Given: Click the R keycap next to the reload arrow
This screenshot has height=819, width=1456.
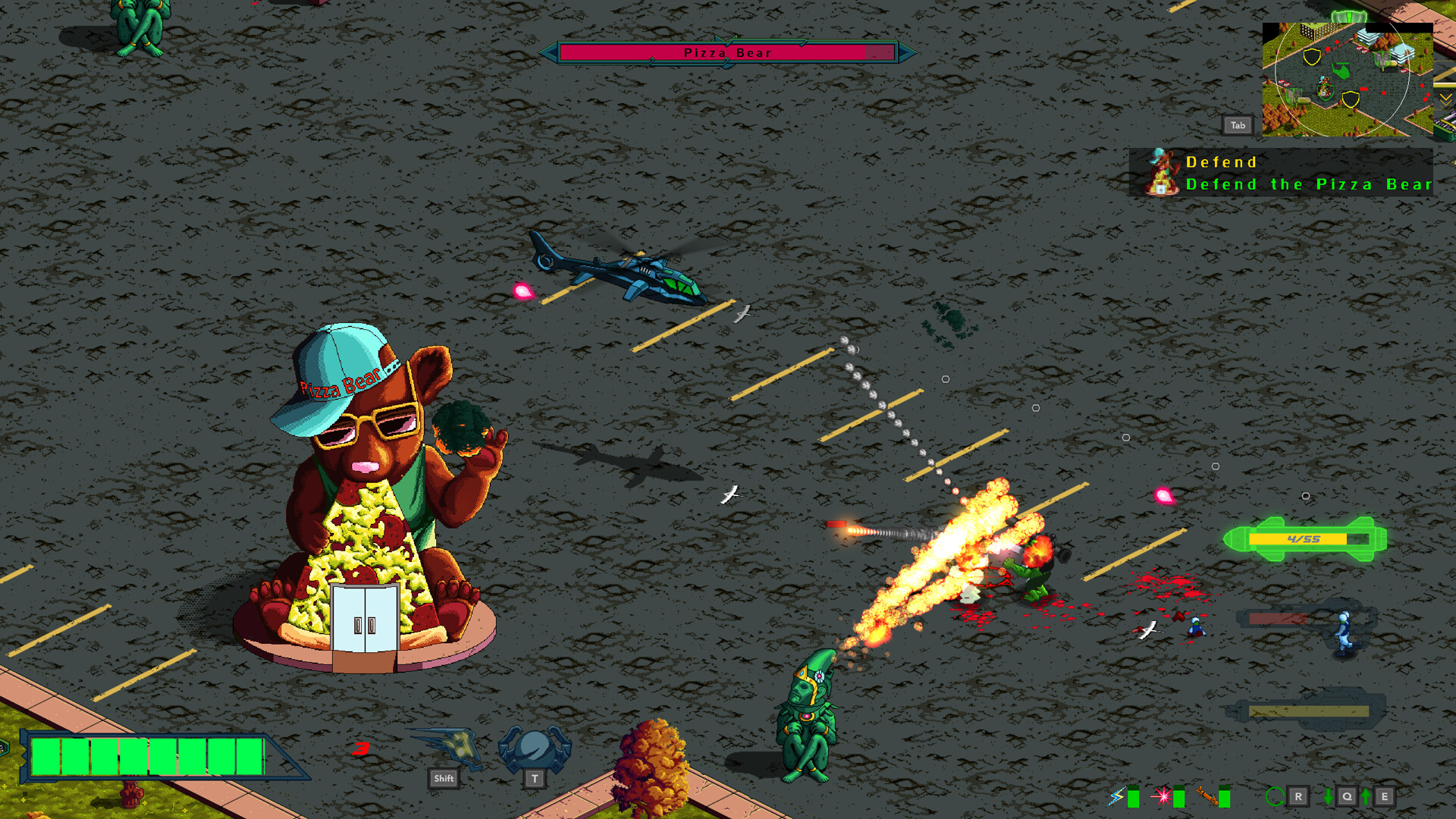Looking at the screenshot, I should pyautogui.click(x=1298, y=796).
